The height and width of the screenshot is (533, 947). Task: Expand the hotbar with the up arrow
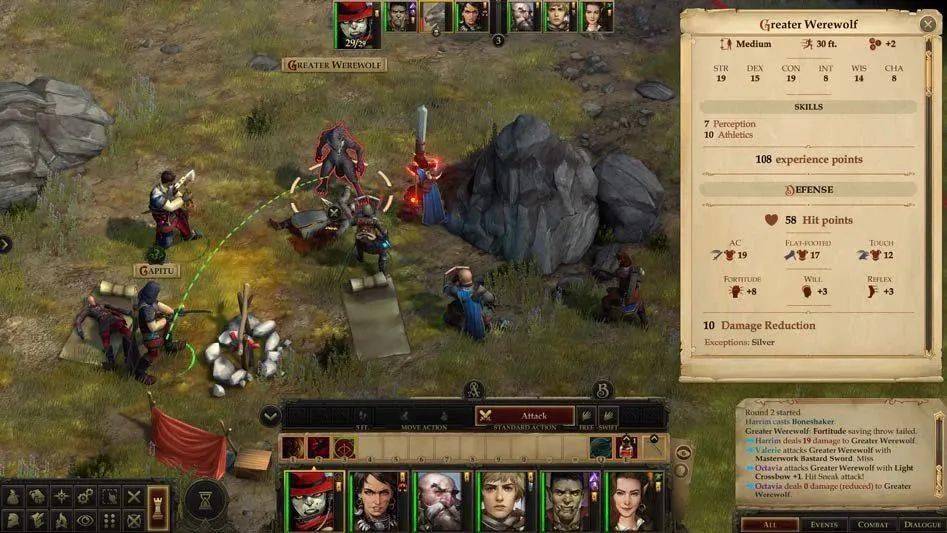click(x=655, y=439)
